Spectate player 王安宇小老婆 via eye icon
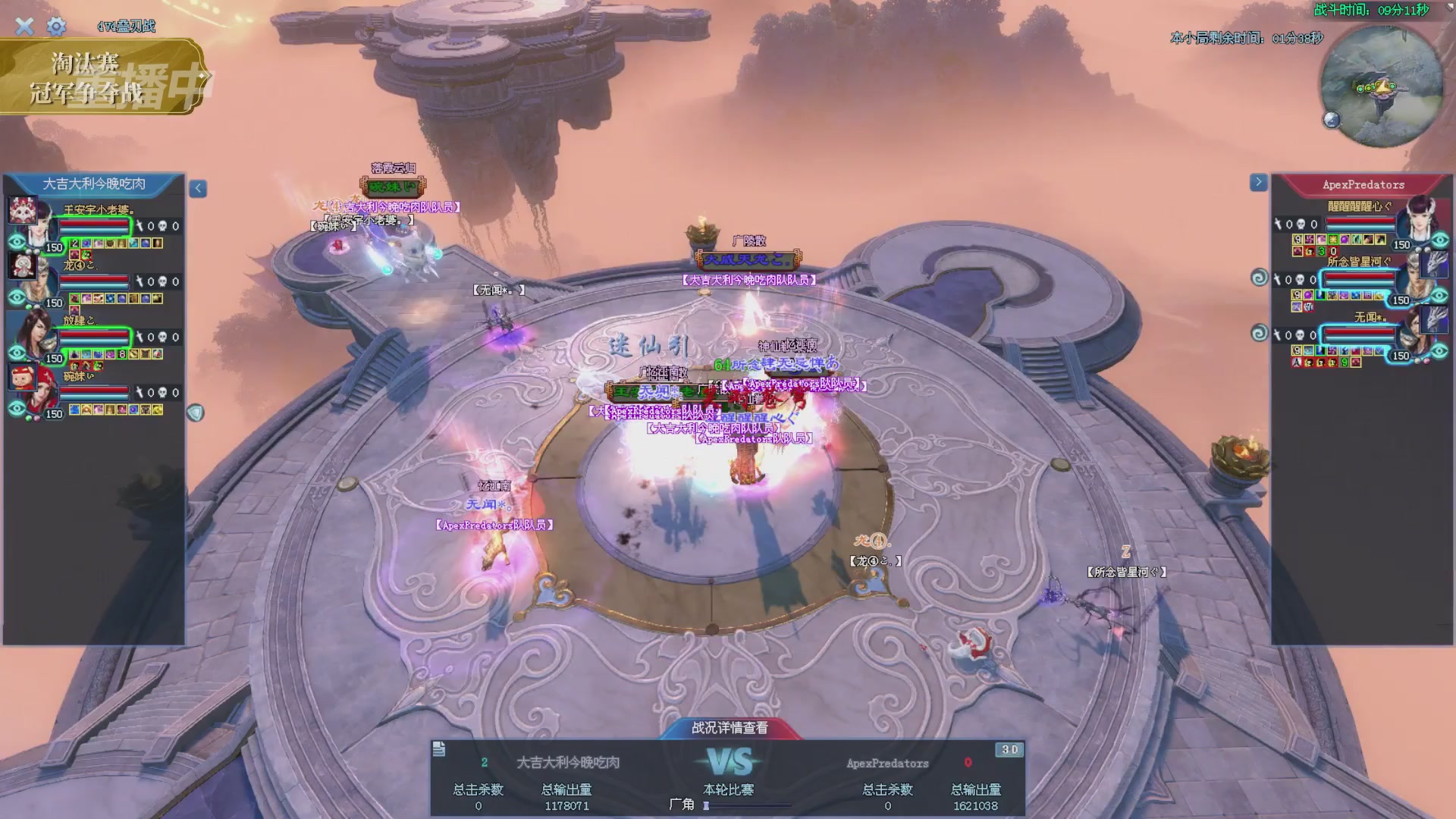The width and height of the screenshot is (1456, 819). tap(17, 242)
